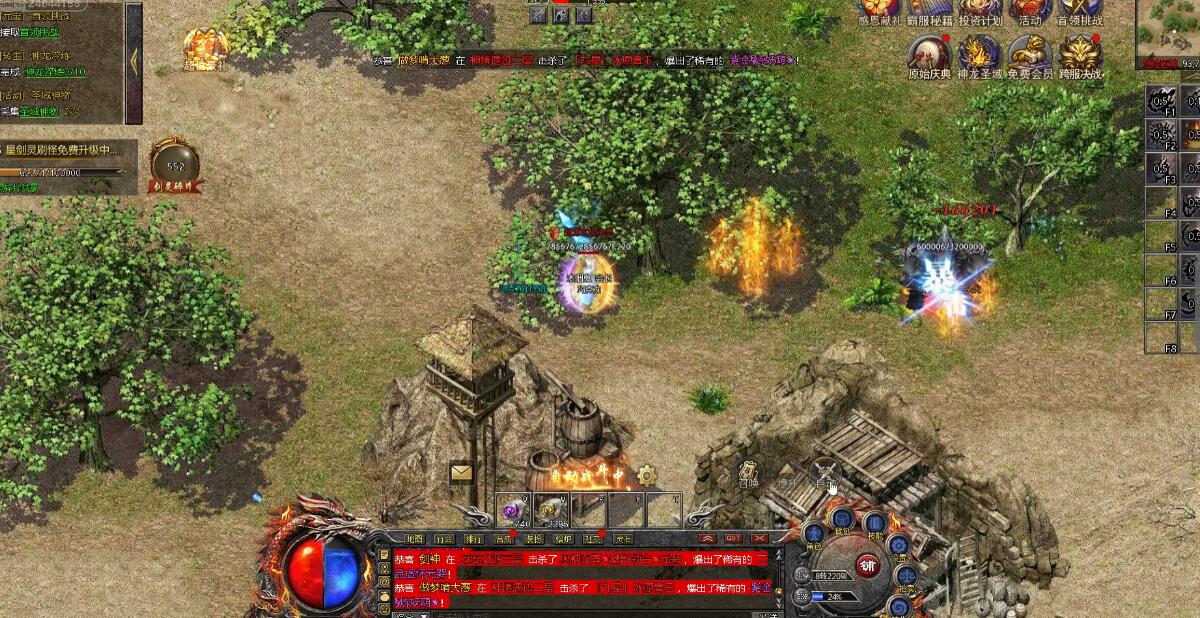Open the 召唤 summon icon
This screenshot has width=1200, height=618.
pos(749,475)
